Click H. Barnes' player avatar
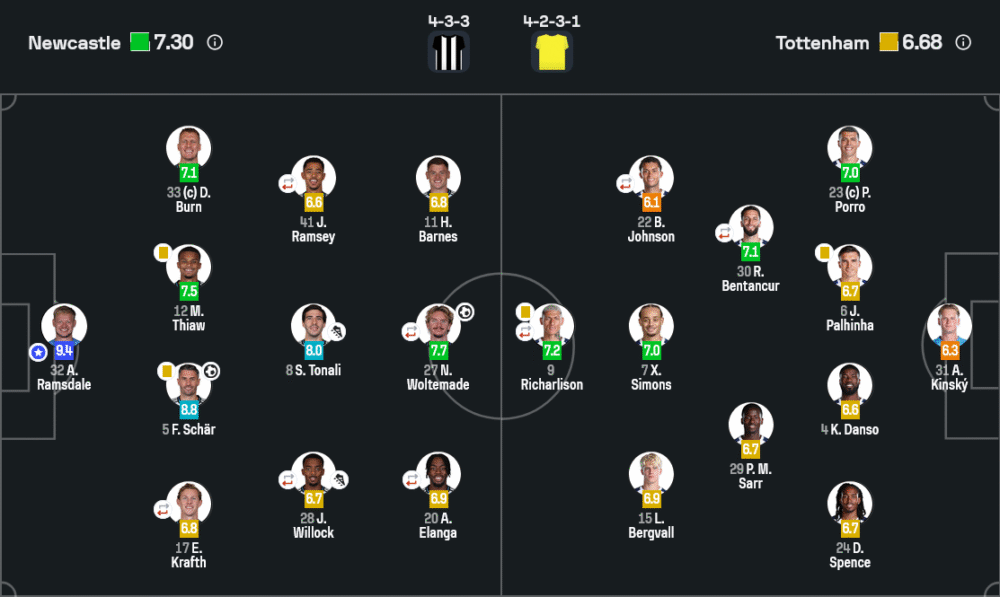 tap(438, 178)
